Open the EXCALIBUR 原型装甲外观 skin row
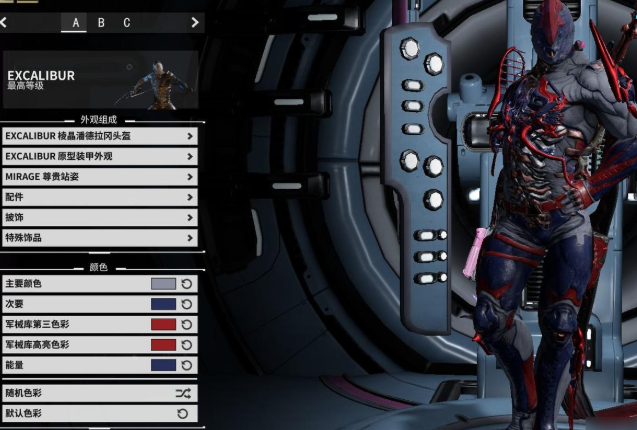This screenshot has width=637, height=430. pos(99,156)
